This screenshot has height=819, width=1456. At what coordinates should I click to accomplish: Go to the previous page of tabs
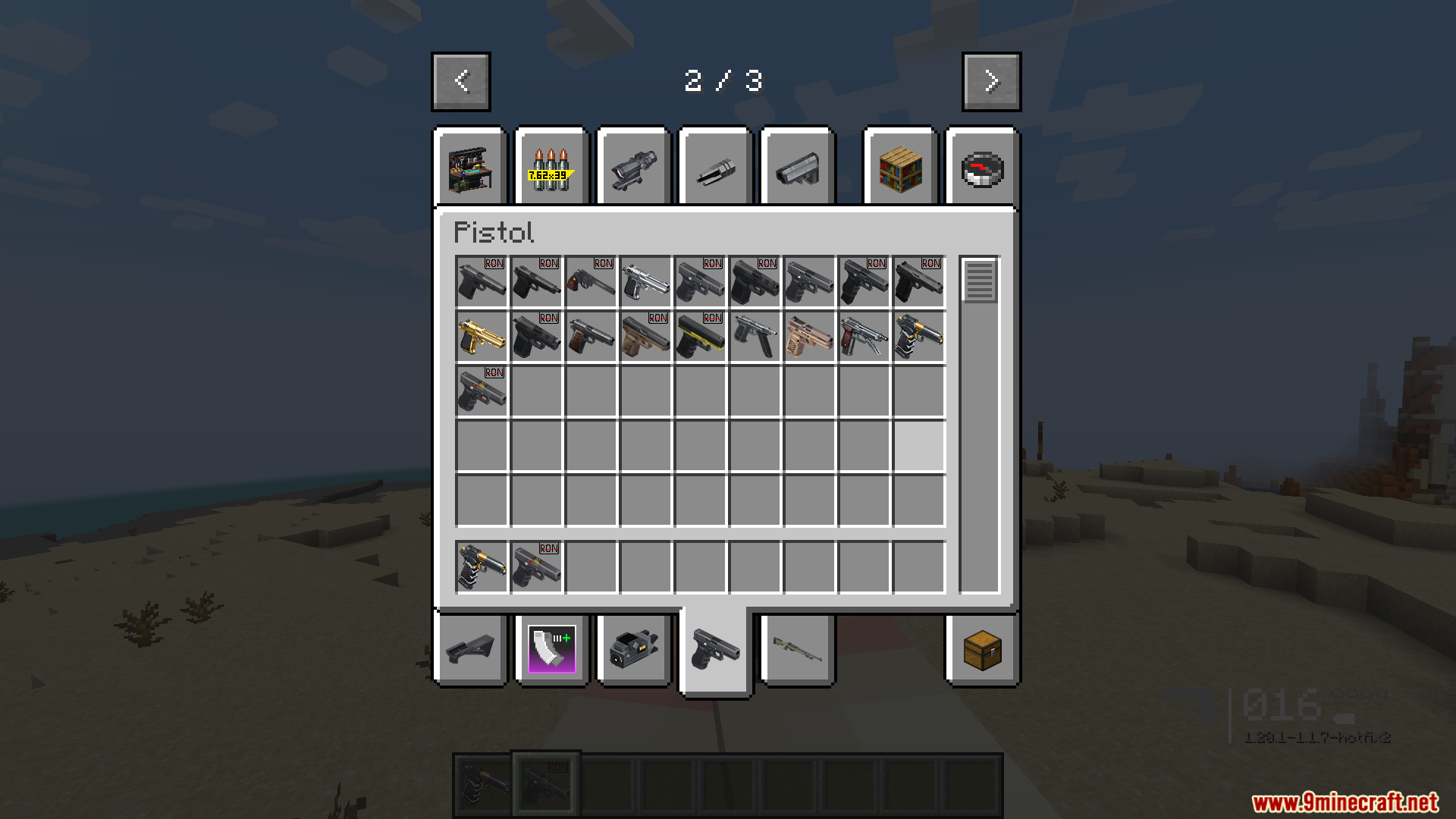pyautogui.click(x=460, y=81)
